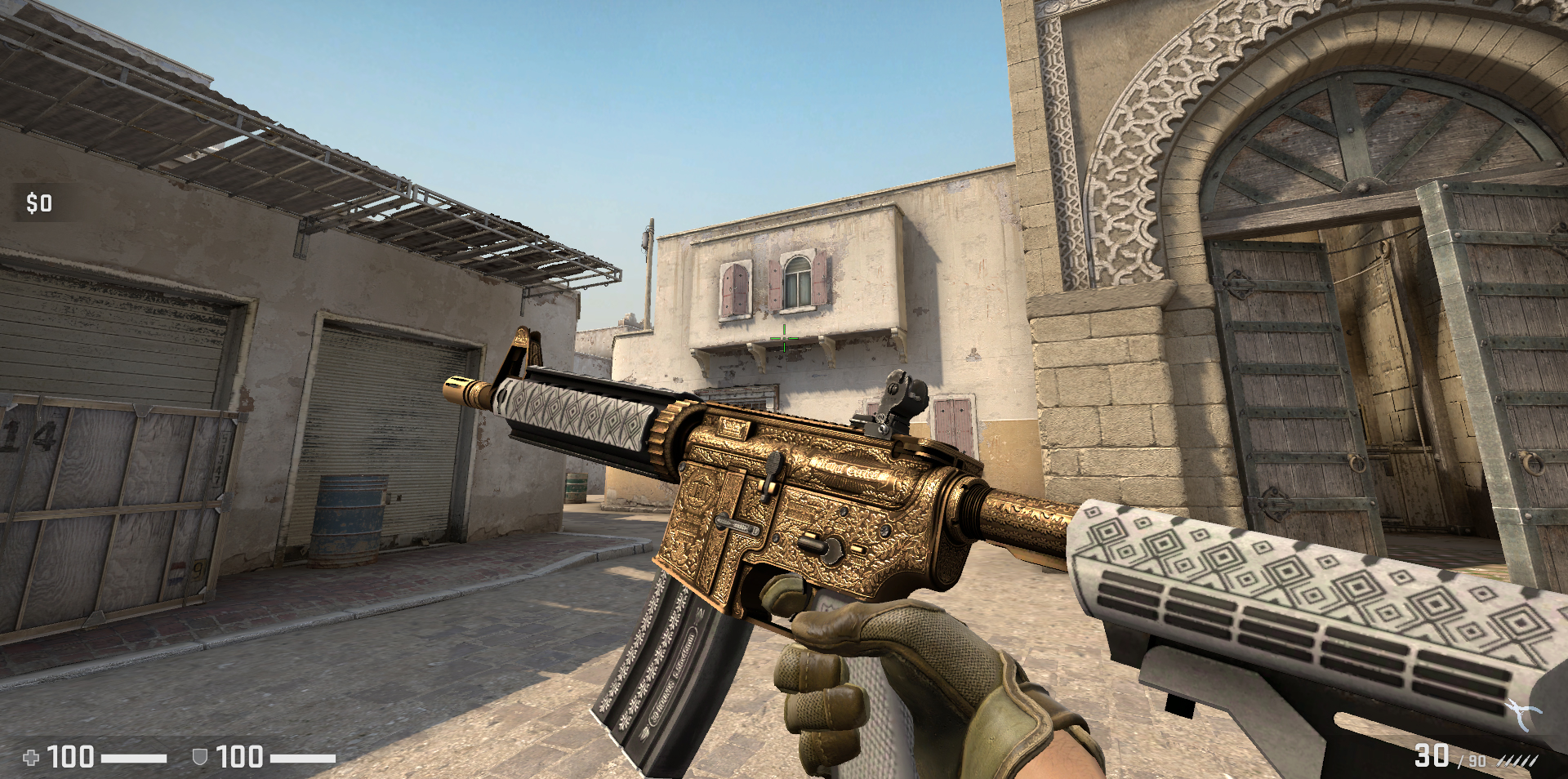Viewport: 1568px width, 779px height.
Task: Click the armor shield icon
Action: pyautogui.click(x=198, y=757)
